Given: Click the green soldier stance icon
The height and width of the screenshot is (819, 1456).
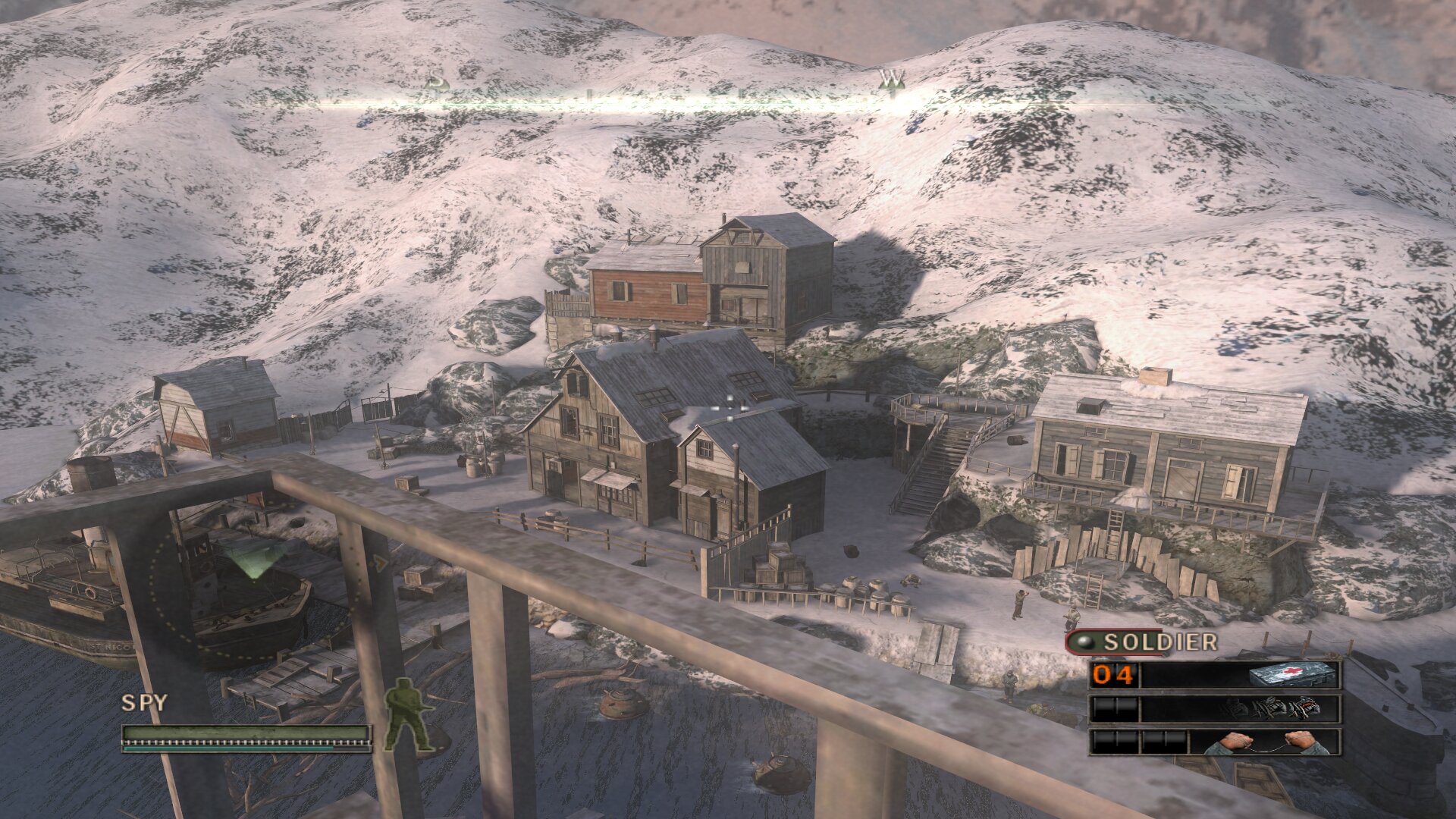Looking at the screenshot, I should click(x=408, y=716).
